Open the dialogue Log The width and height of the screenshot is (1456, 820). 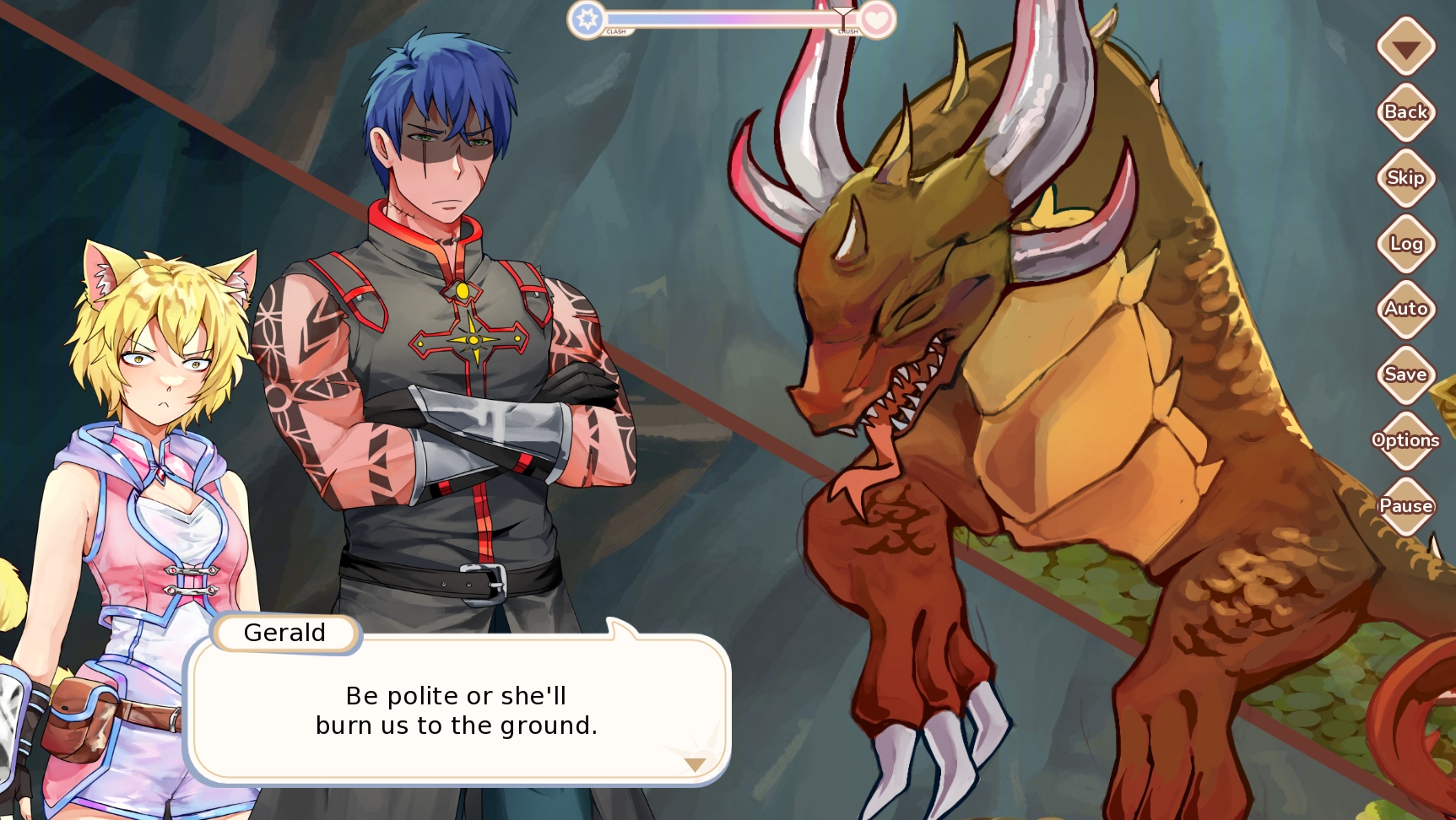click(1405, 244)
